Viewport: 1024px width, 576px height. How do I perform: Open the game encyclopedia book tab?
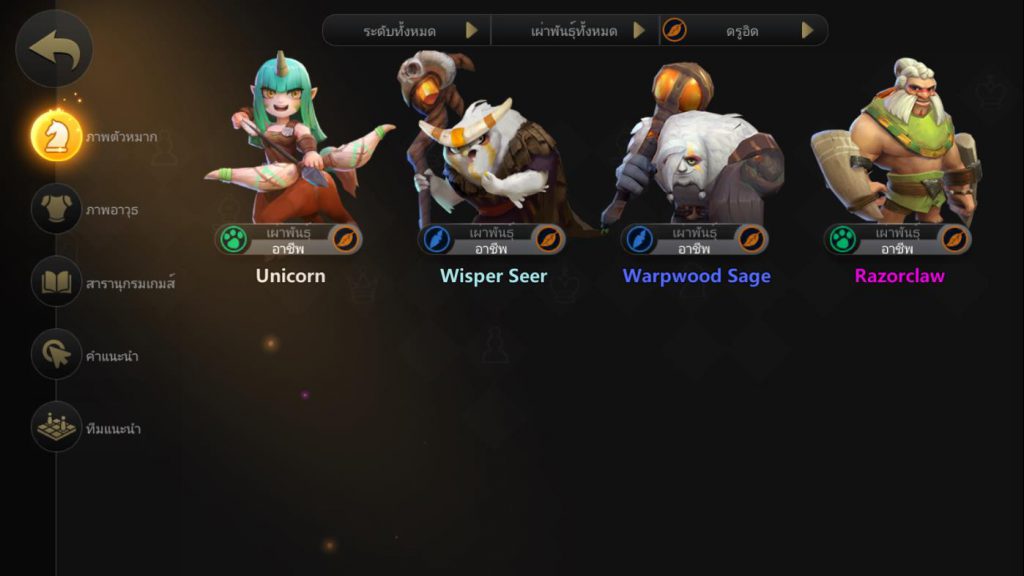tap(56, 282)
